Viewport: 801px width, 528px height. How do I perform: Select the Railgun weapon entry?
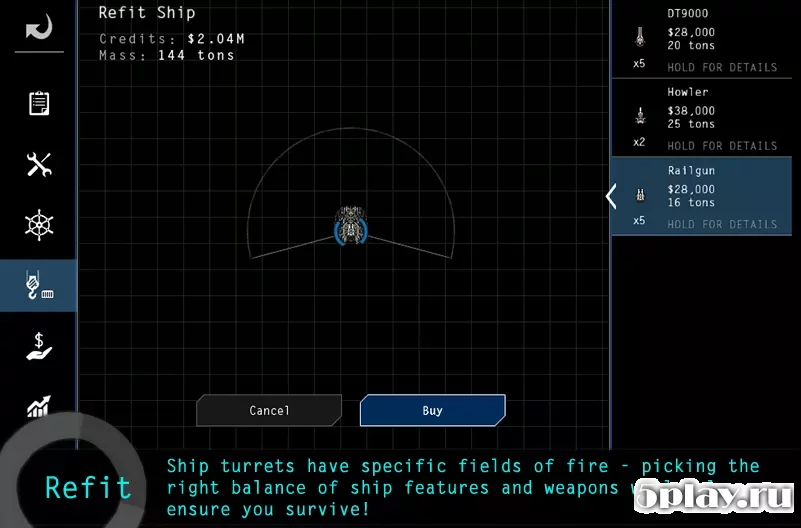705,197
